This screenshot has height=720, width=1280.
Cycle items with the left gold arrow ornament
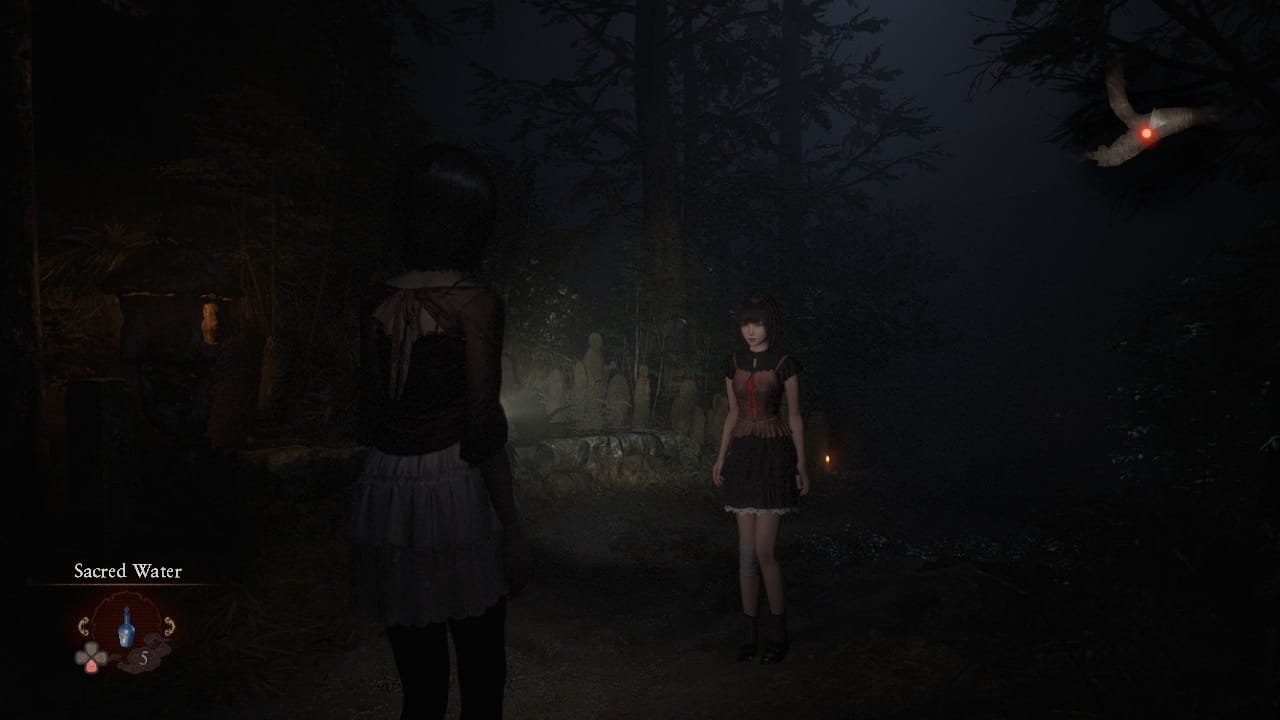point(85,627)
